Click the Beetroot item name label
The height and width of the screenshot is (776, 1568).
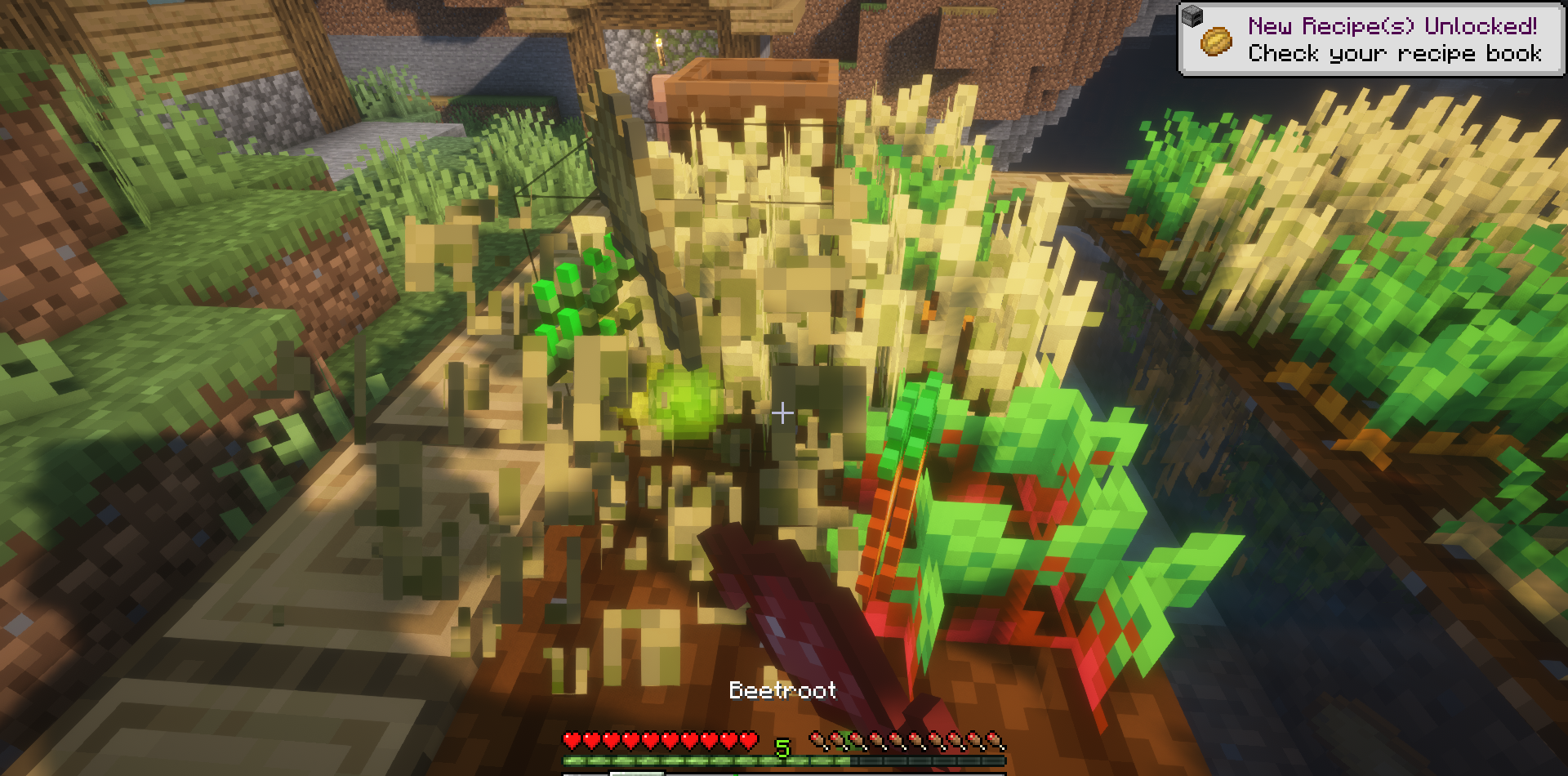(x=782, y=690)
